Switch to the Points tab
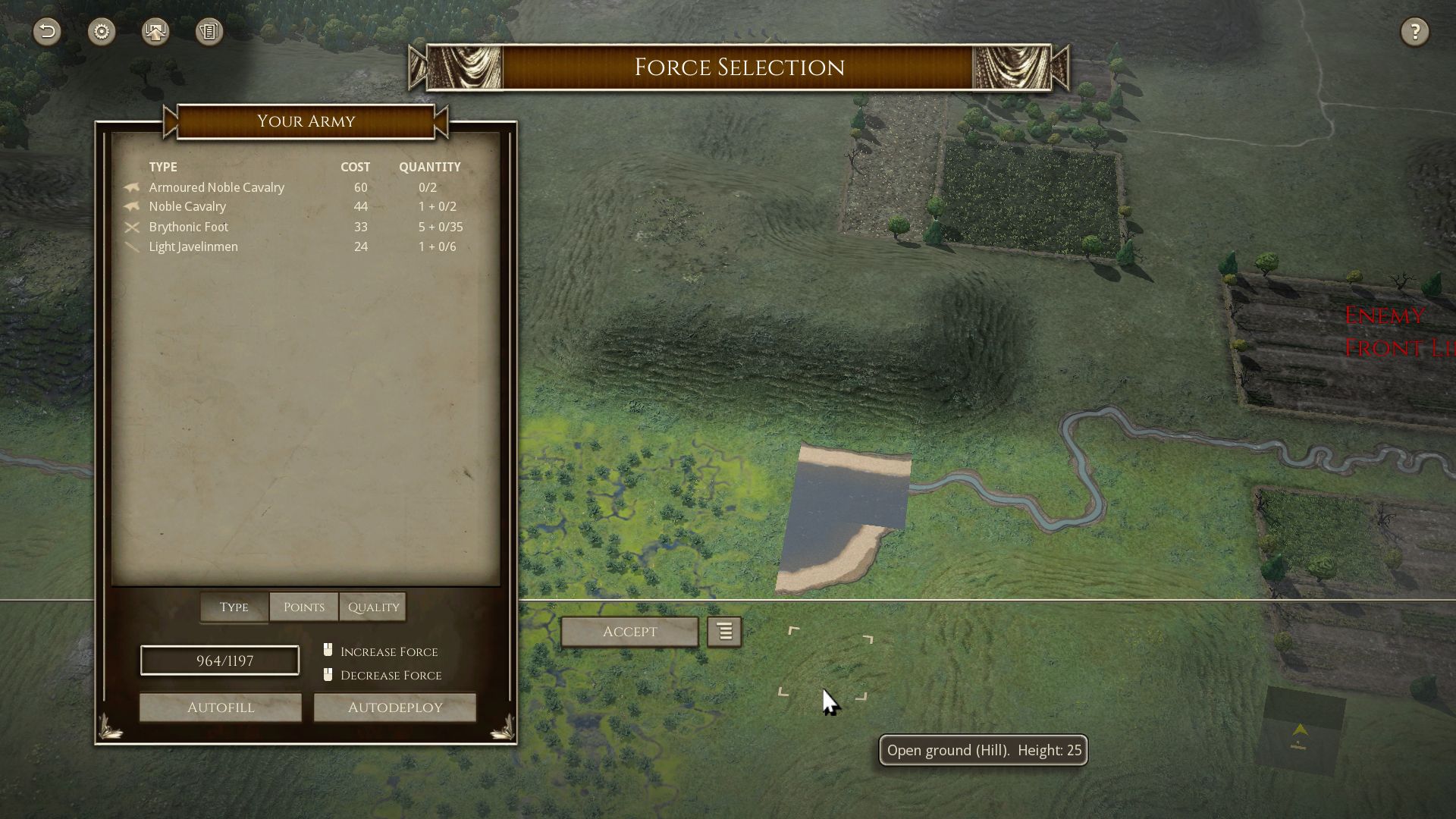The image size is (1456, 819). click(303, 607)
